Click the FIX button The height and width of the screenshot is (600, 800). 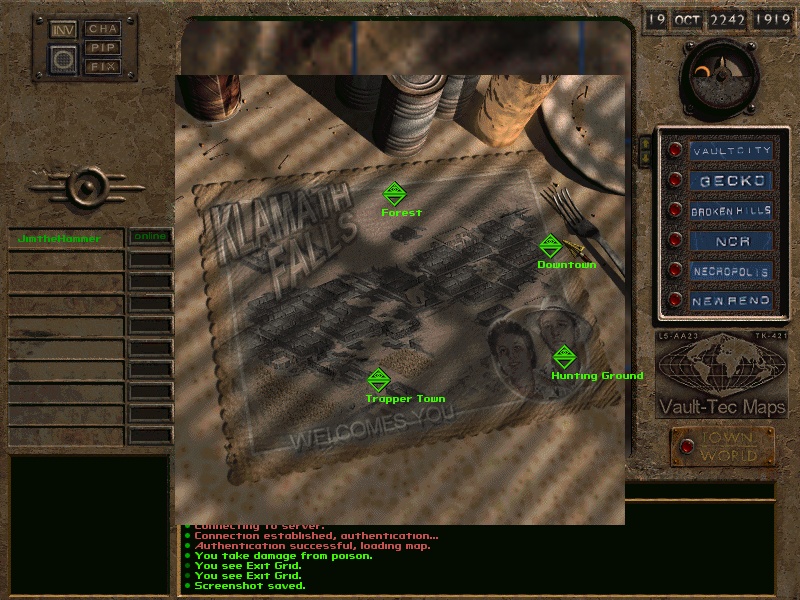point(102,65)
